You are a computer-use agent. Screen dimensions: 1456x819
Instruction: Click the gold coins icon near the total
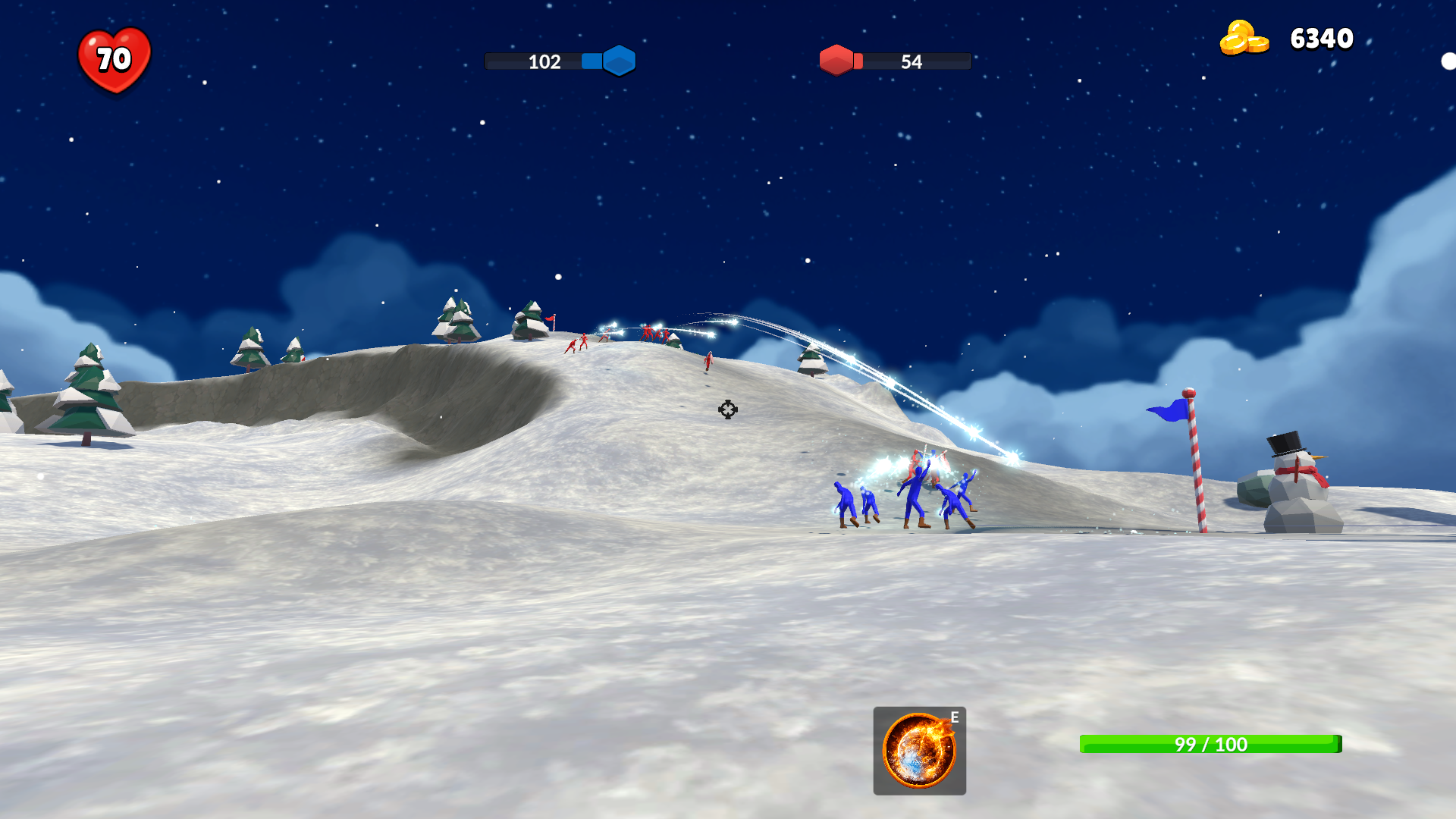[1246, 38]
